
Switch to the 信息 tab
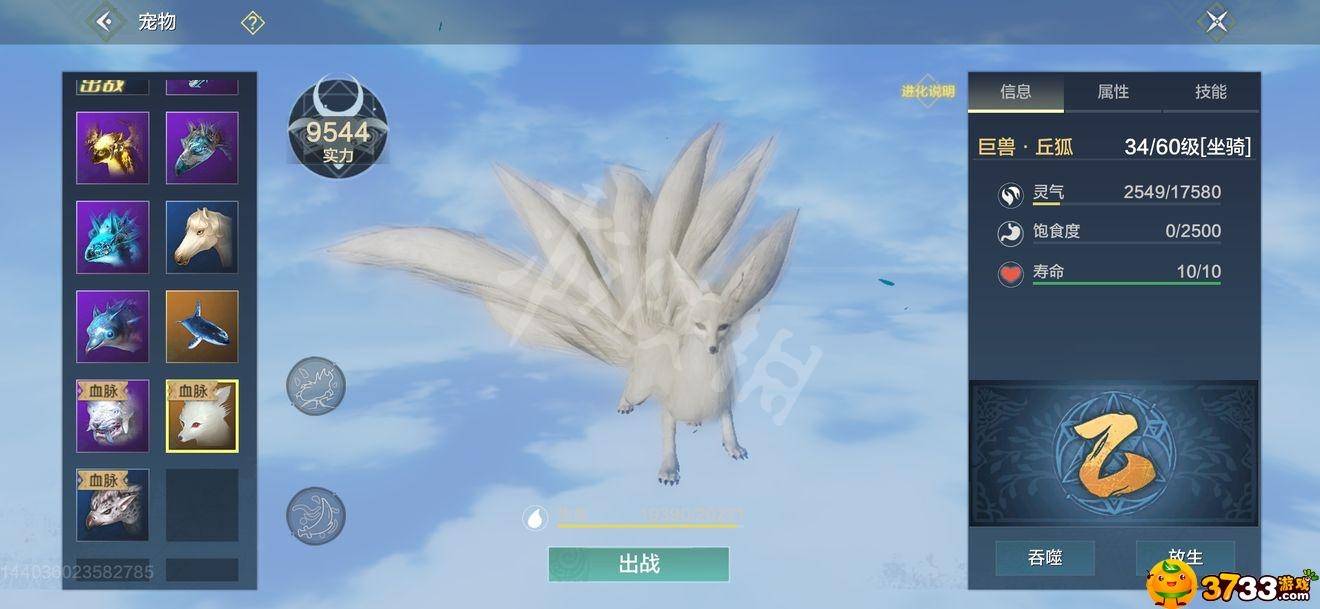[x=1015, y=92]
